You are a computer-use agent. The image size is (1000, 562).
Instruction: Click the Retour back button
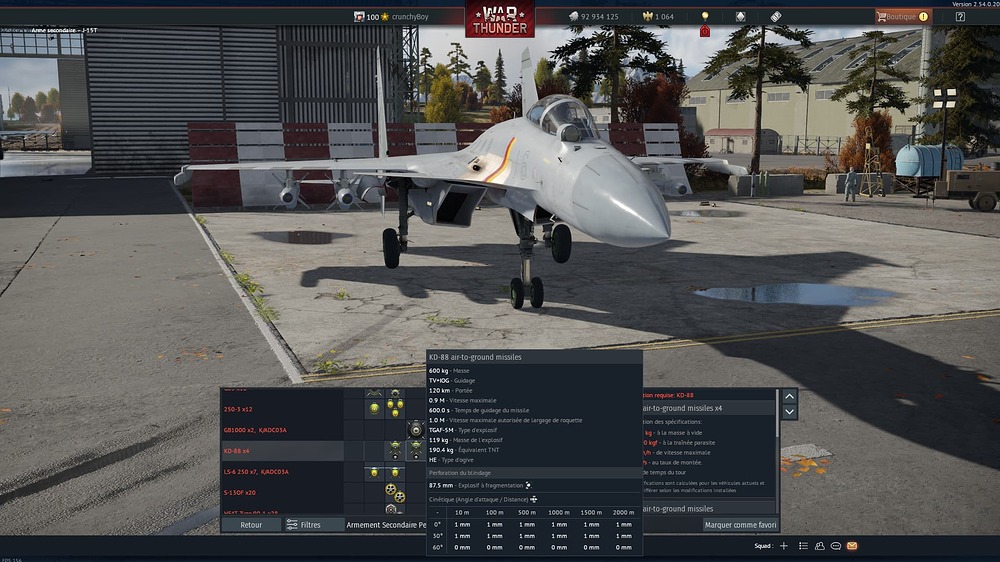251,524
